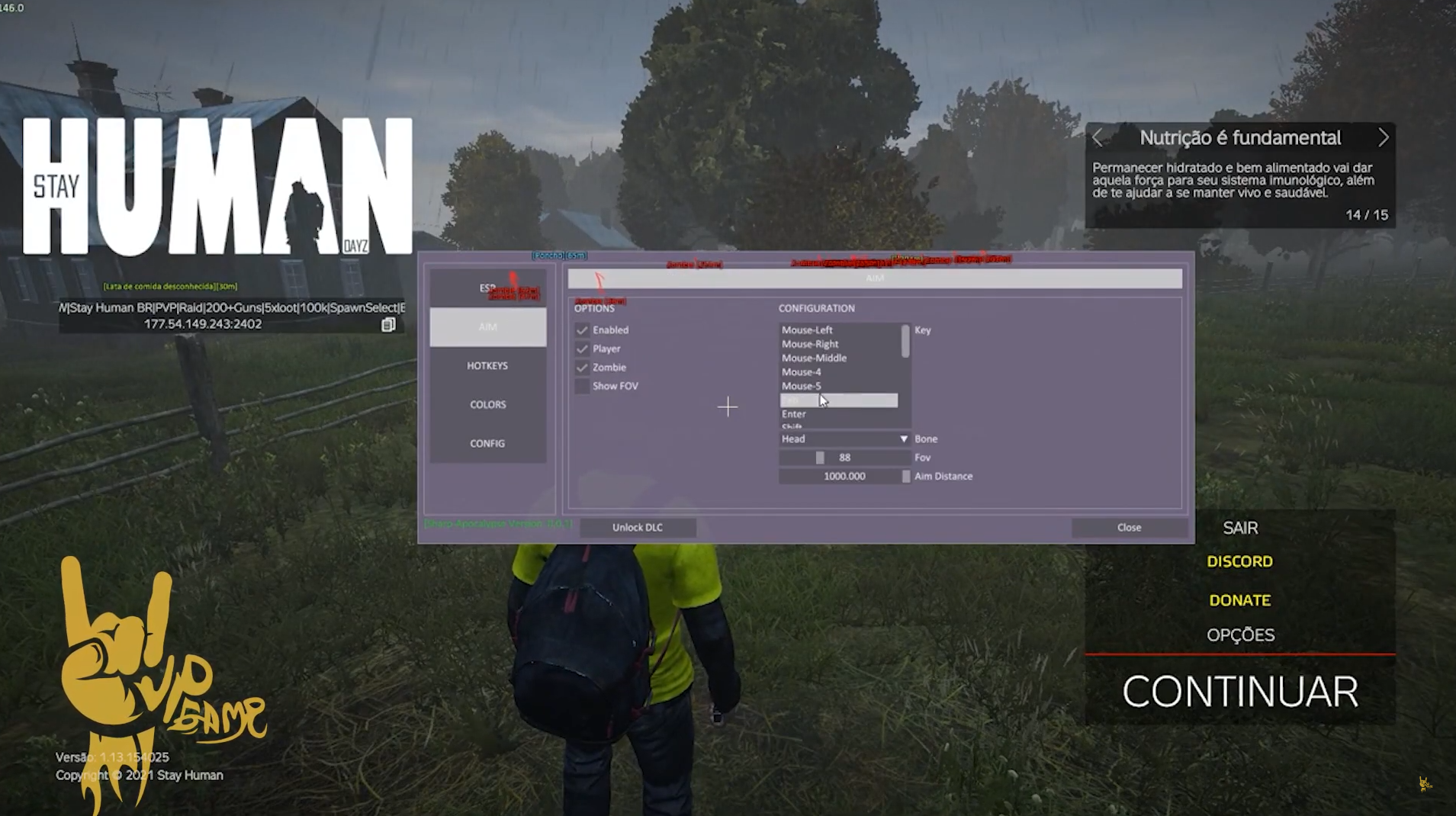Image resolution: width=1456 pixels, height=816 pixels.
Task: Close the overlay panel with Close
Action: [1129, 528]
